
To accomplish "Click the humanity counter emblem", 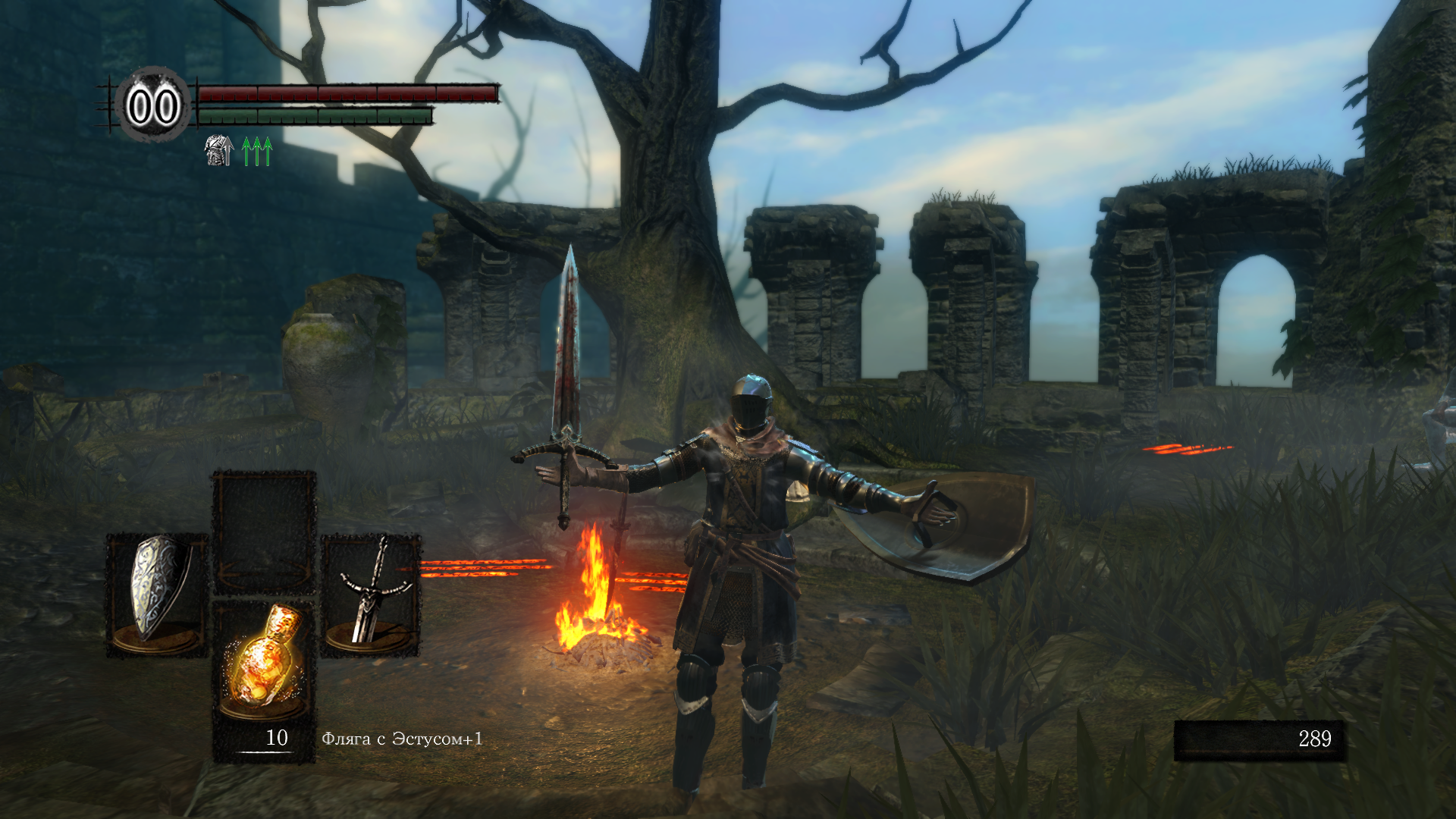I will pos(153,106).
